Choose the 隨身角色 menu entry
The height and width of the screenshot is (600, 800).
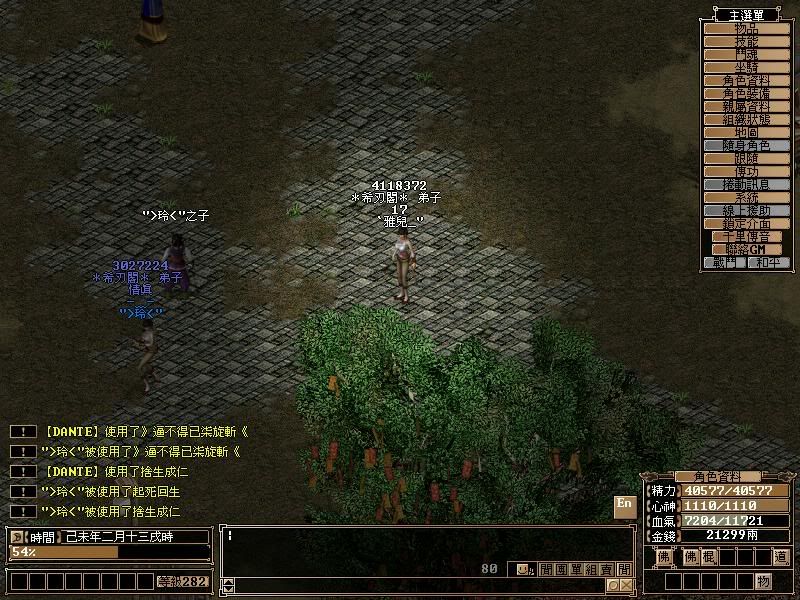tap(746, 145)
